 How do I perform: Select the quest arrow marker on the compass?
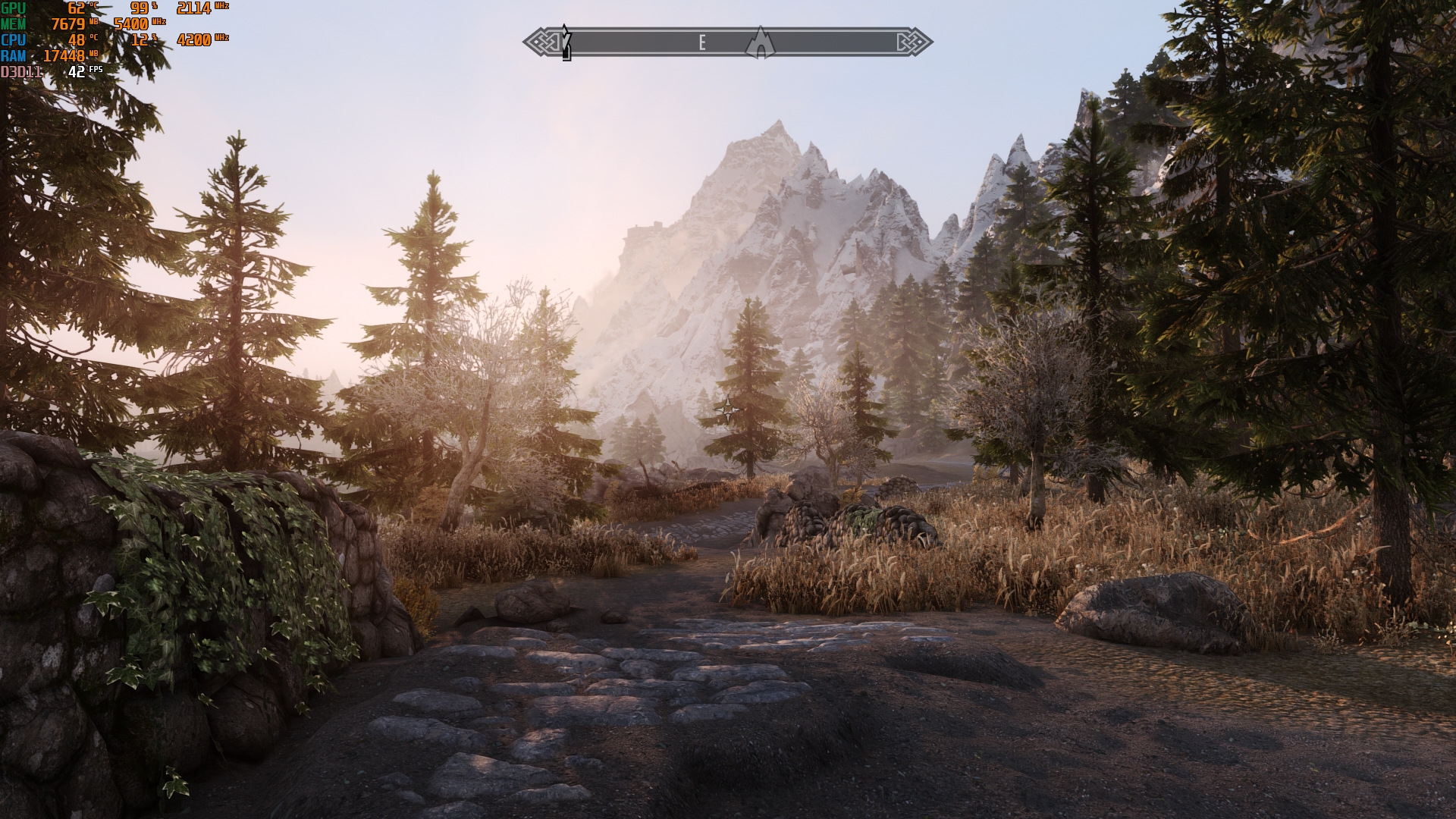(x=566, y=42)
